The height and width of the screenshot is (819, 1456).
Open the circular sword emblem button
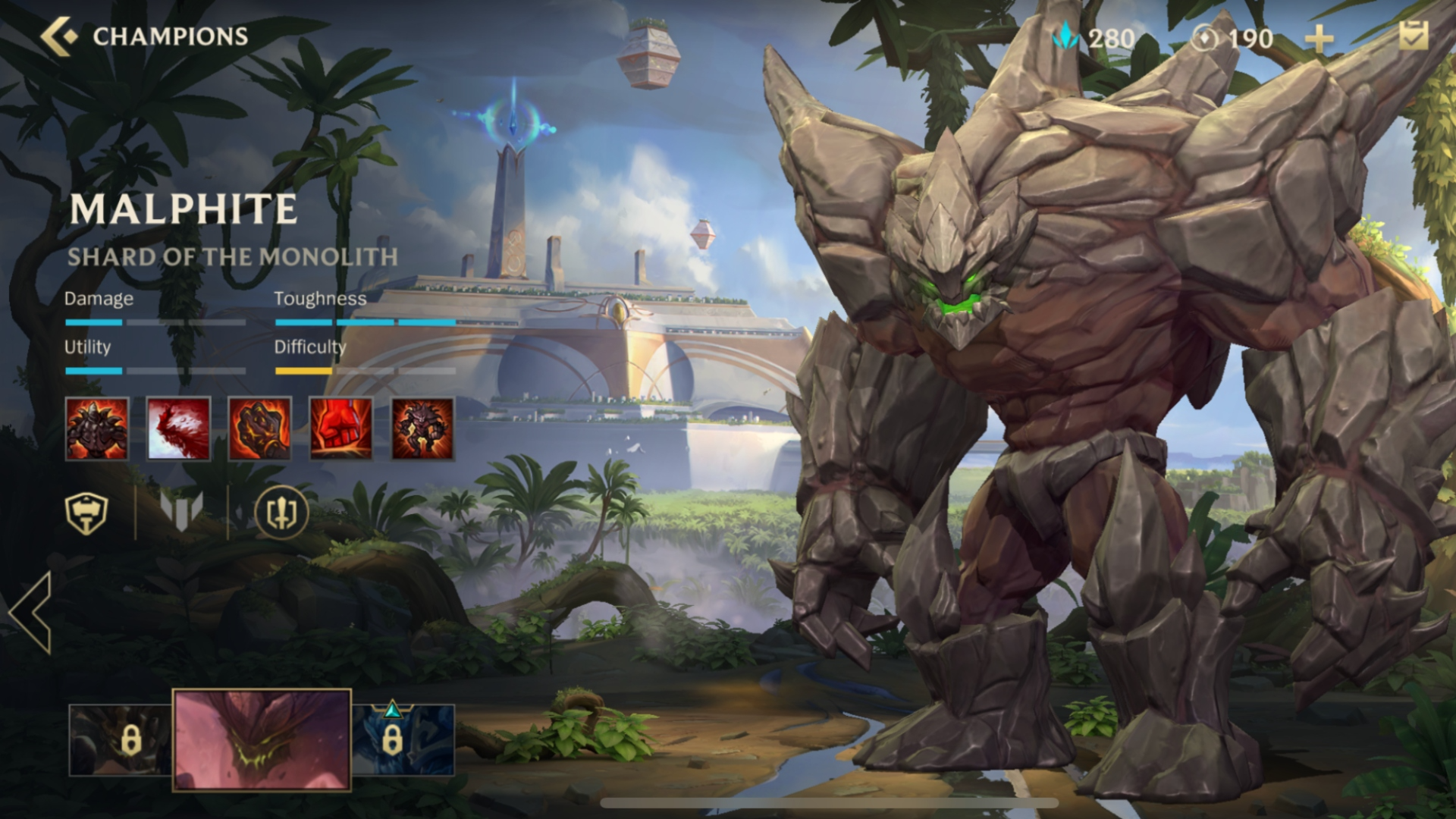tap(281, 513)
